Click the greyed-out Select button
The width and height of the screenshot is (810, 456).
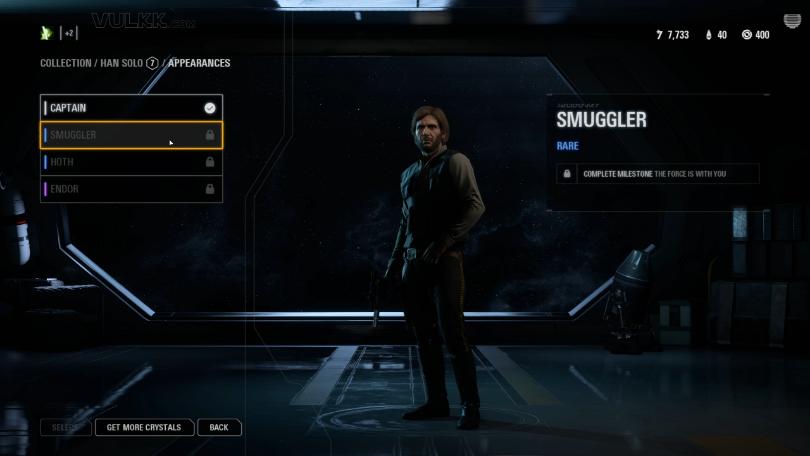click(x=65, y=427)
